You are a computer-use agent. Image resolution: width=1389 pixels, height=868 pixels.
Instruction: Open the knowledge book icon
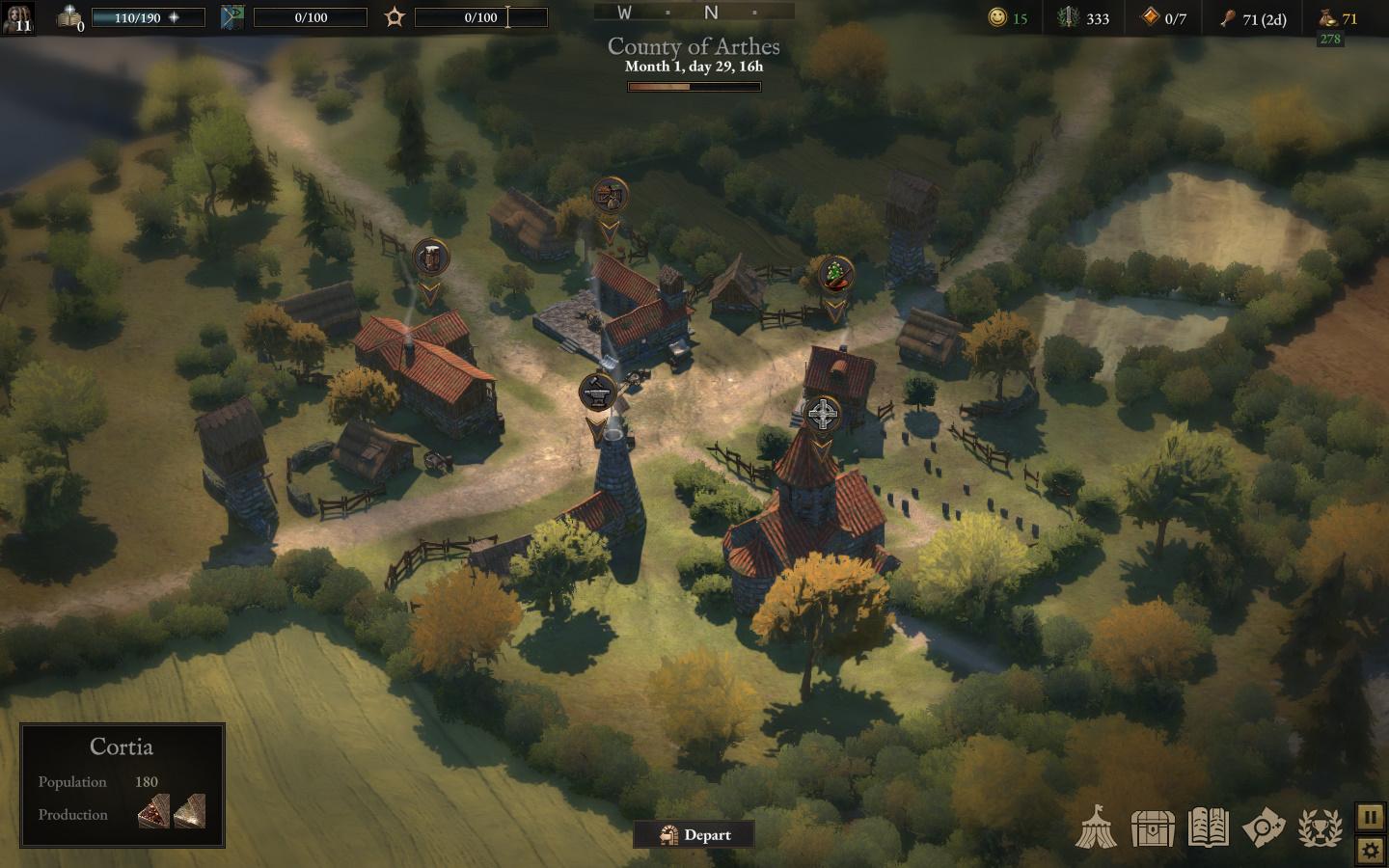point(69,17)
